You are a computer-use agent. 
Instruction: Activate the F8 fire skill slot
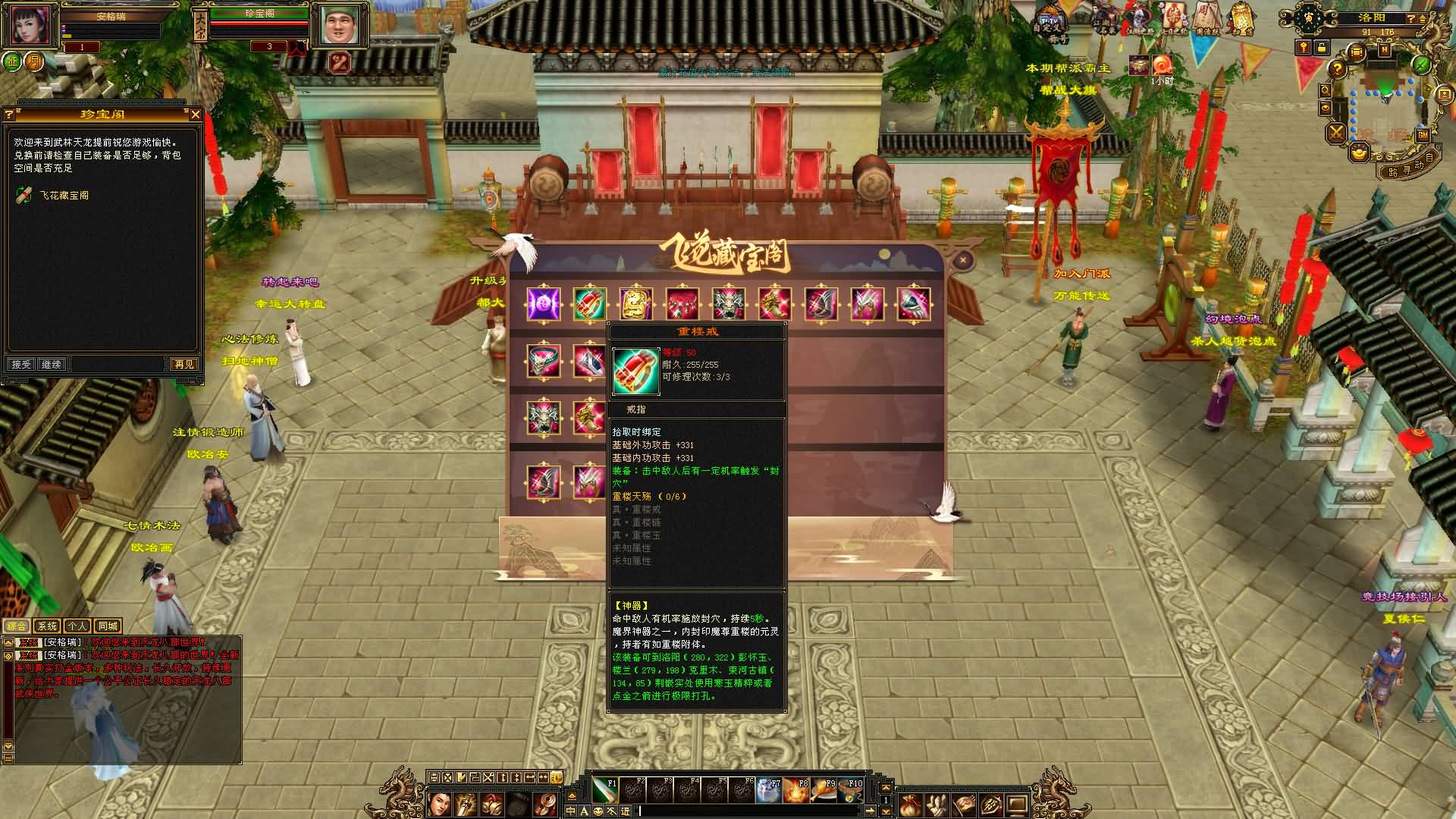pyautogui.click(x=796, y=790)
